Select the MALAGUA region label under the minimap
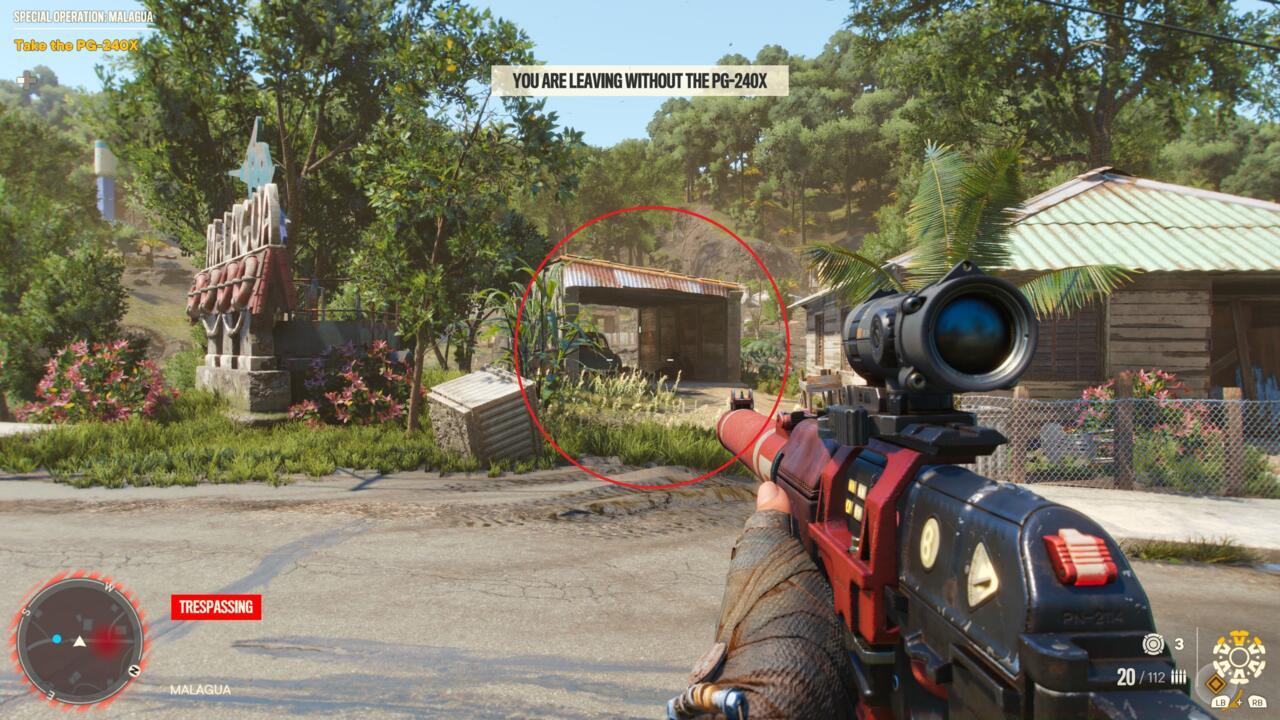1280x720 pixels. (199, 689)
